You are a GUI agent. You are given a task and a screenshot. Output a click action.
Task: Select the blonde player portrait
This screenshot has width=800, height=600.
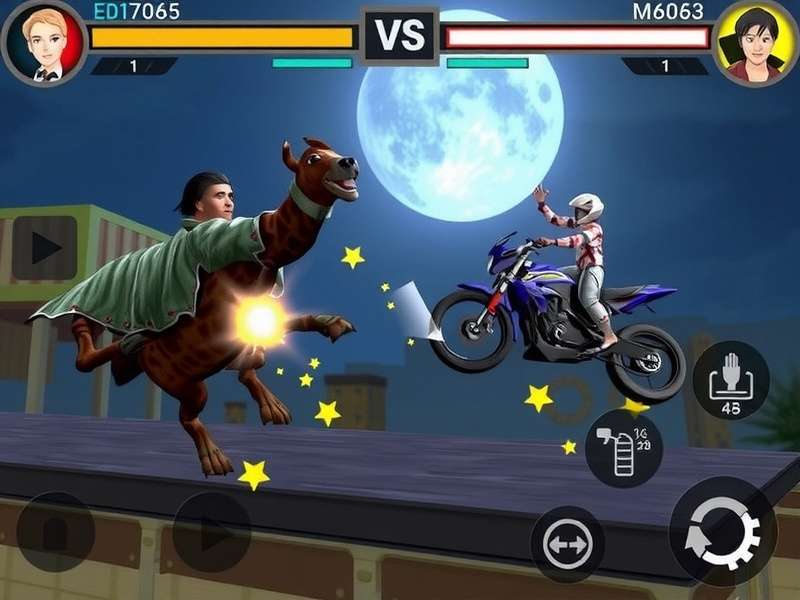pyautogui.click(x=43, y=43)
